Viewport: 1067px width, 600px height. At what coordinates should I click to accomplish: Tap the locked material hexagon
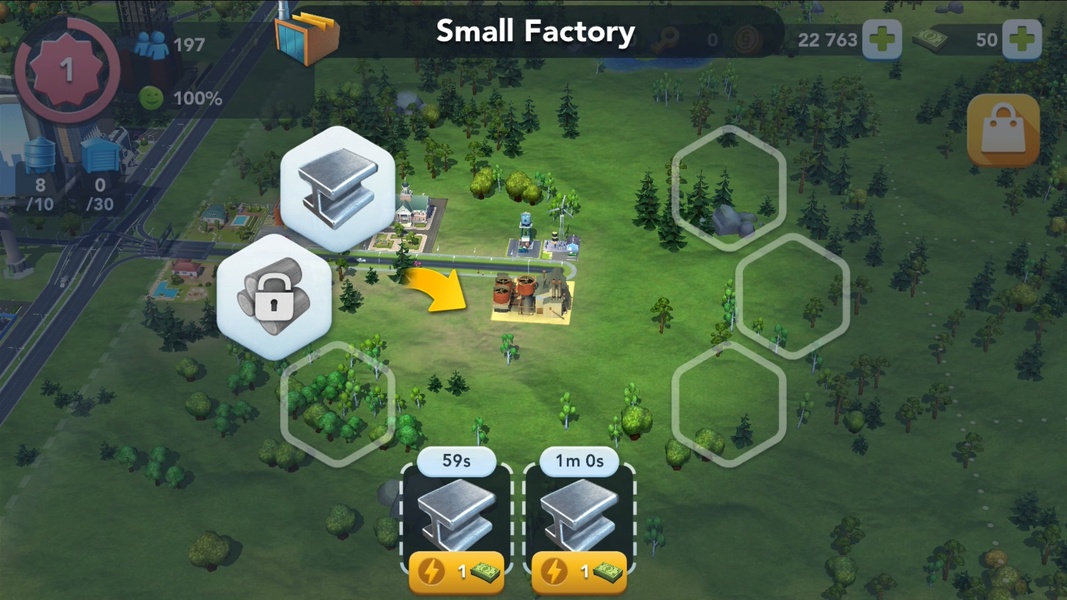(x=272, y=297)
